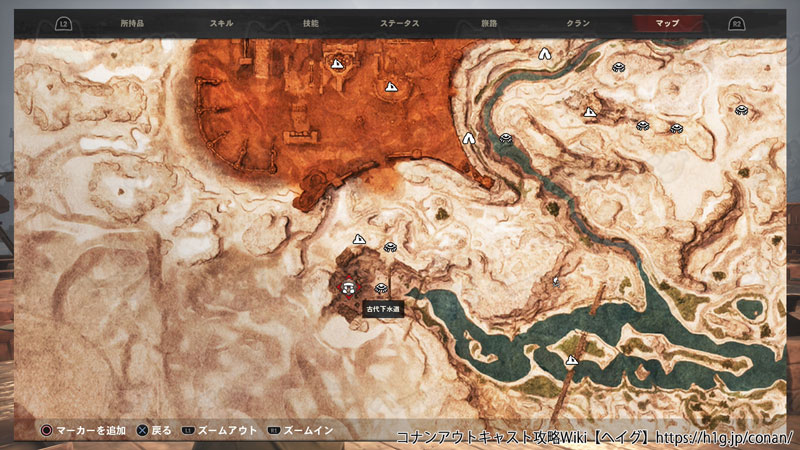Open the 所持品 inventory tab

pyautogui.click(x=132, y=22)
